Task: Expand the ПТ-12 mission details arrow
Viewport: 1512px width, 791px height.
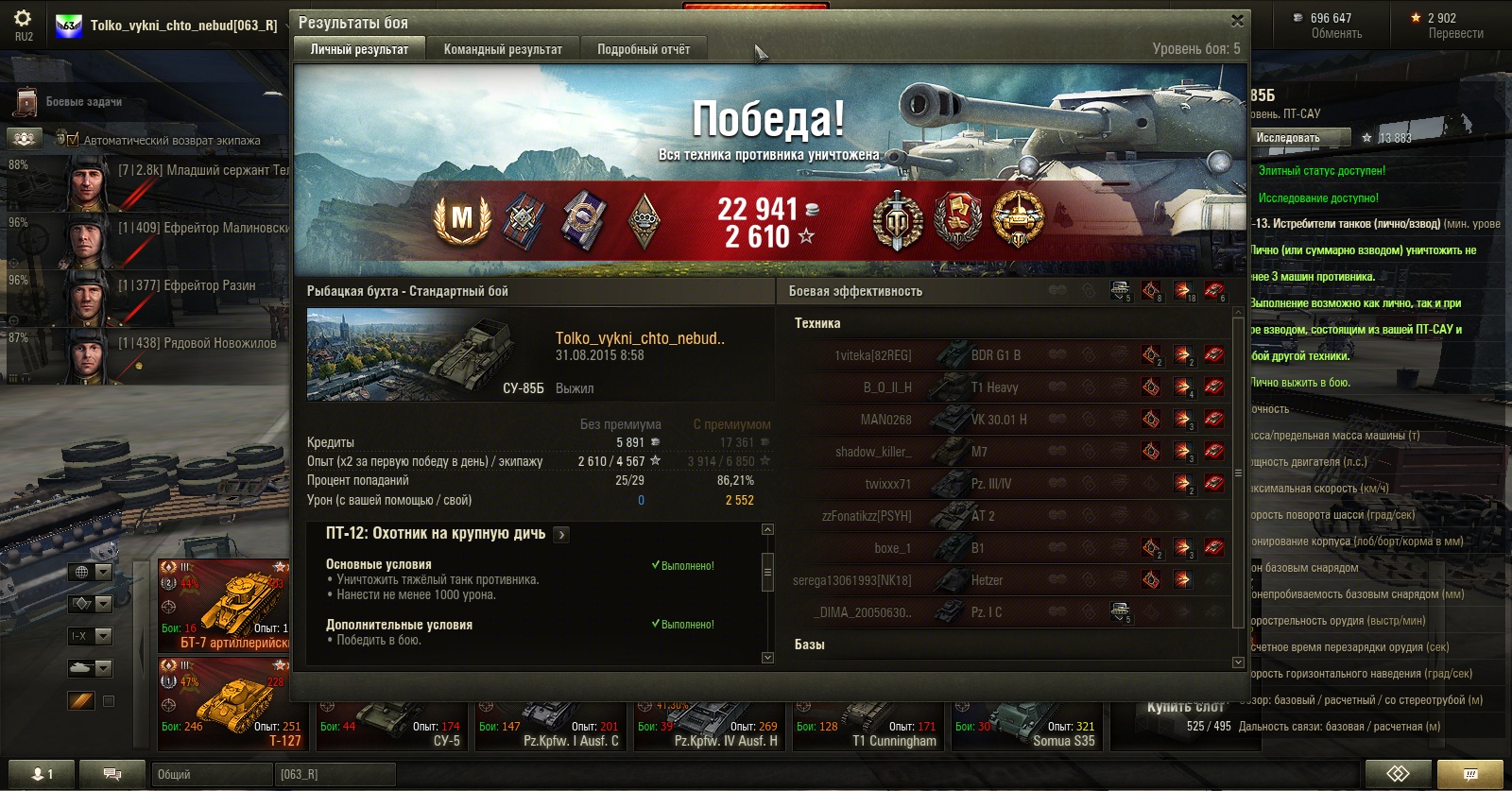Action: tap(561, 535)
